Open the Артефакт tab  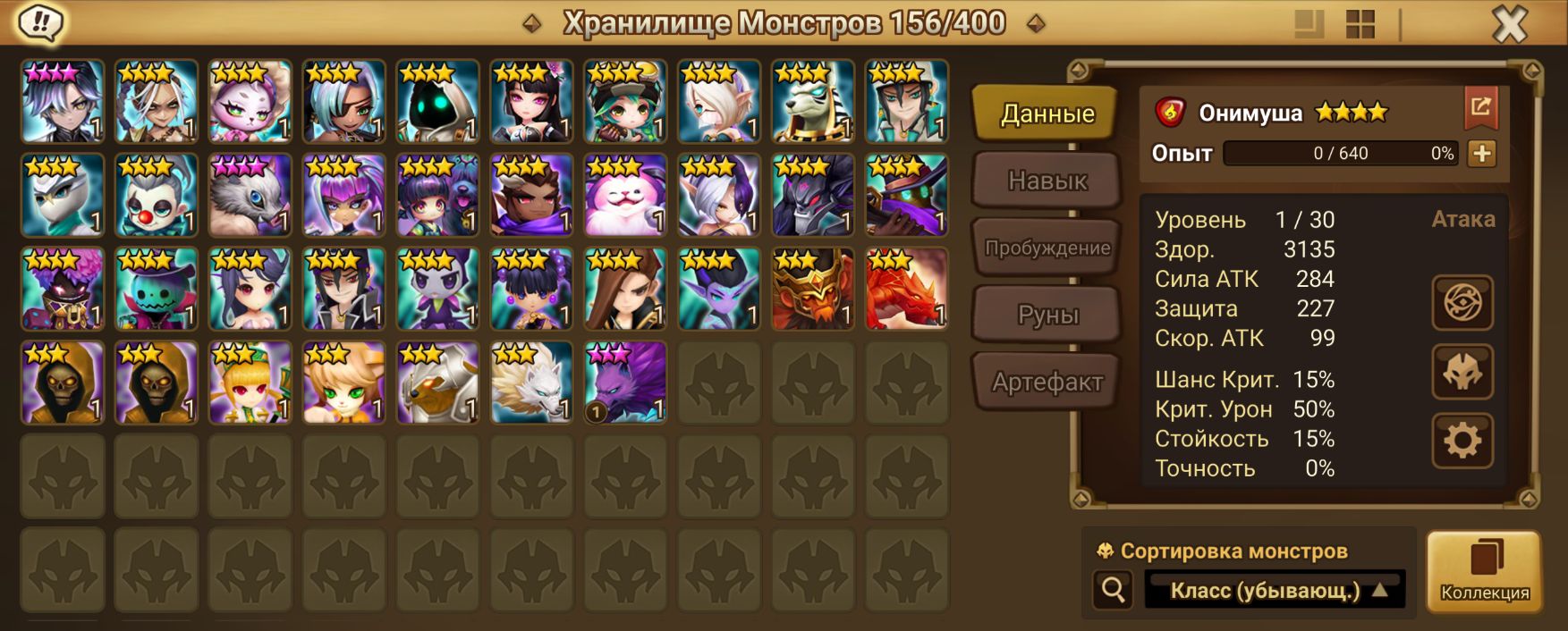coord(1047,383)
